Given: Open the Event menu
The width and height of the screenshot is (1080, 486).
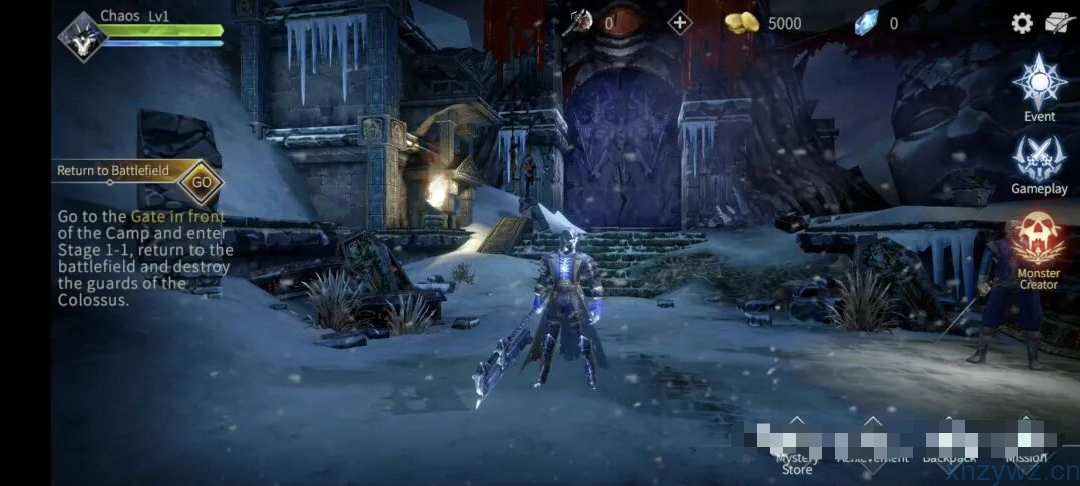Looking at the screenshot, I should click(1039, 87).
